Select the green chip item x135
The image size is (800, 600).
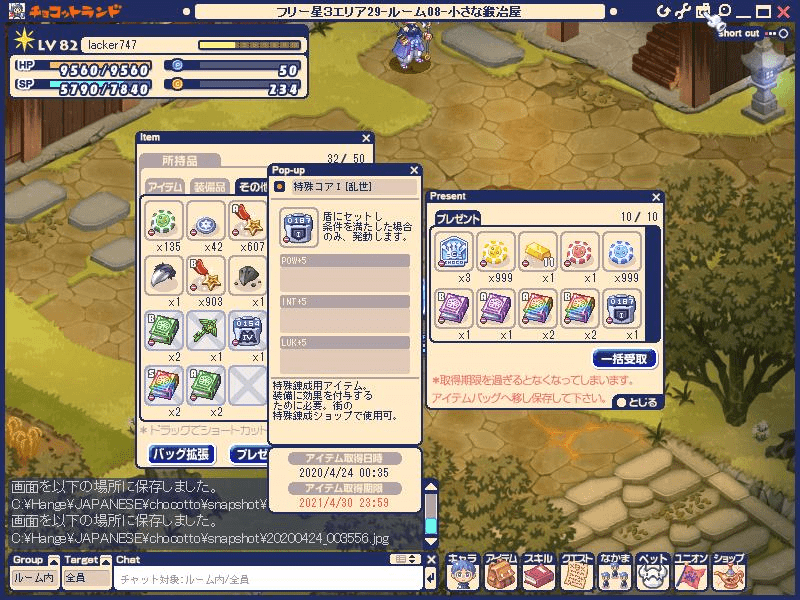(x=164, y=220)
